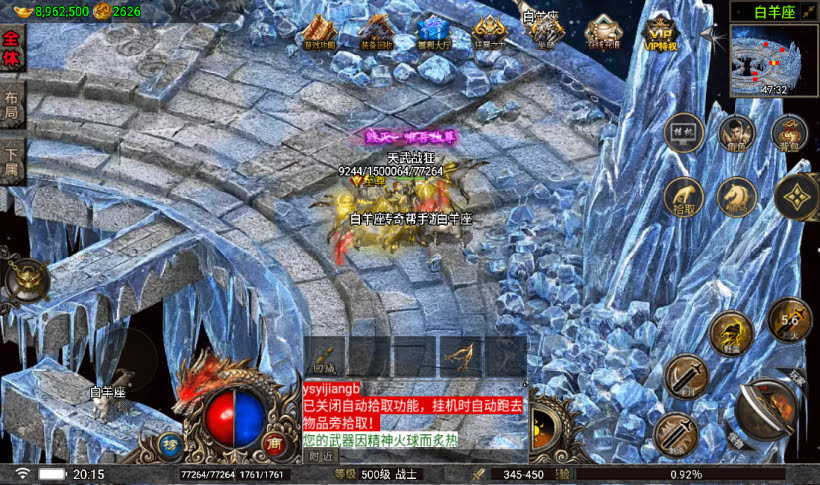Switch to the 布局 tab
This screenshot has height=485, width=820.
[12, 105]
